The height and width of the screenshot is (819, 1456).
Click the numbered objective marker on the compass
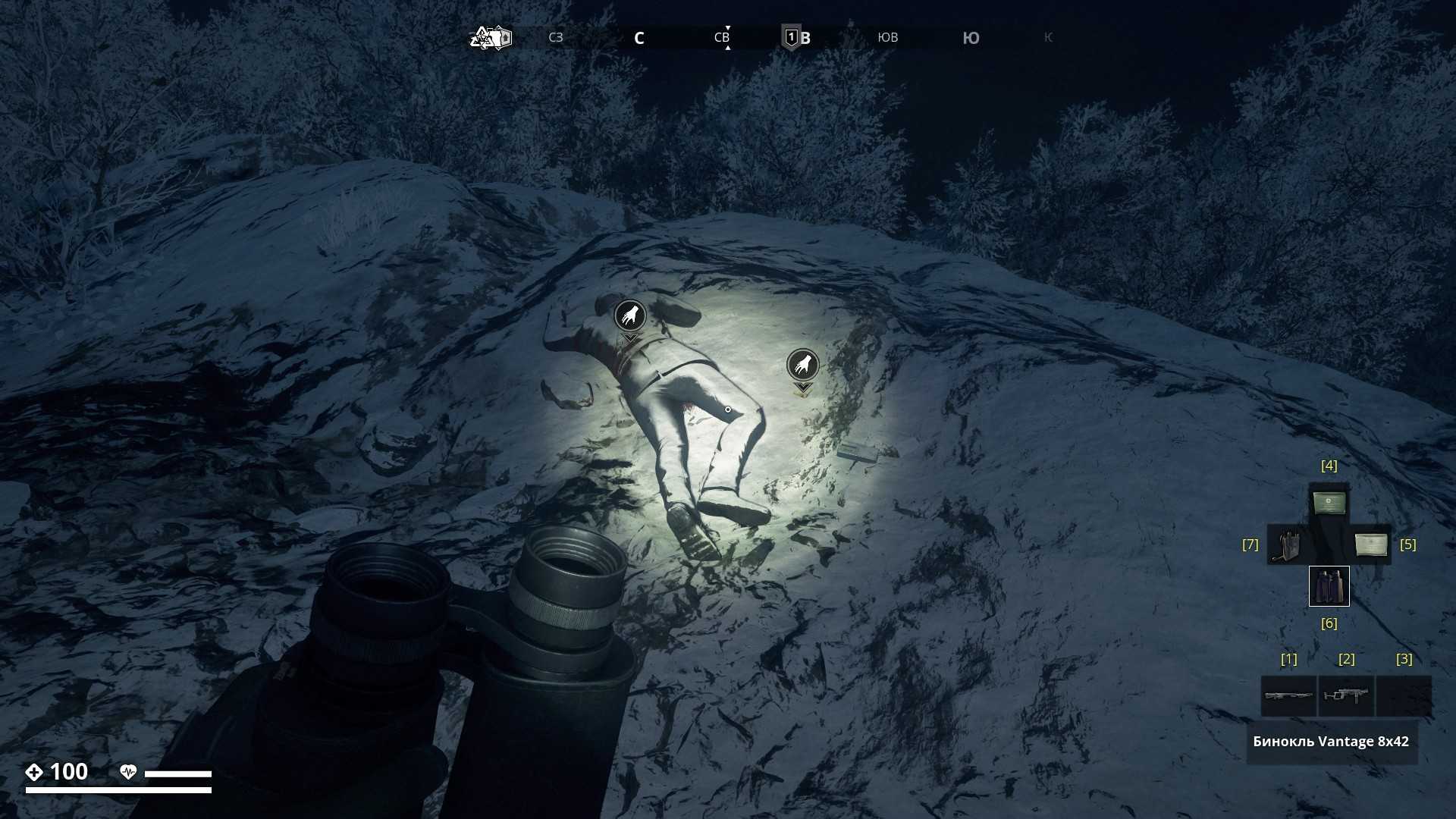791,37
